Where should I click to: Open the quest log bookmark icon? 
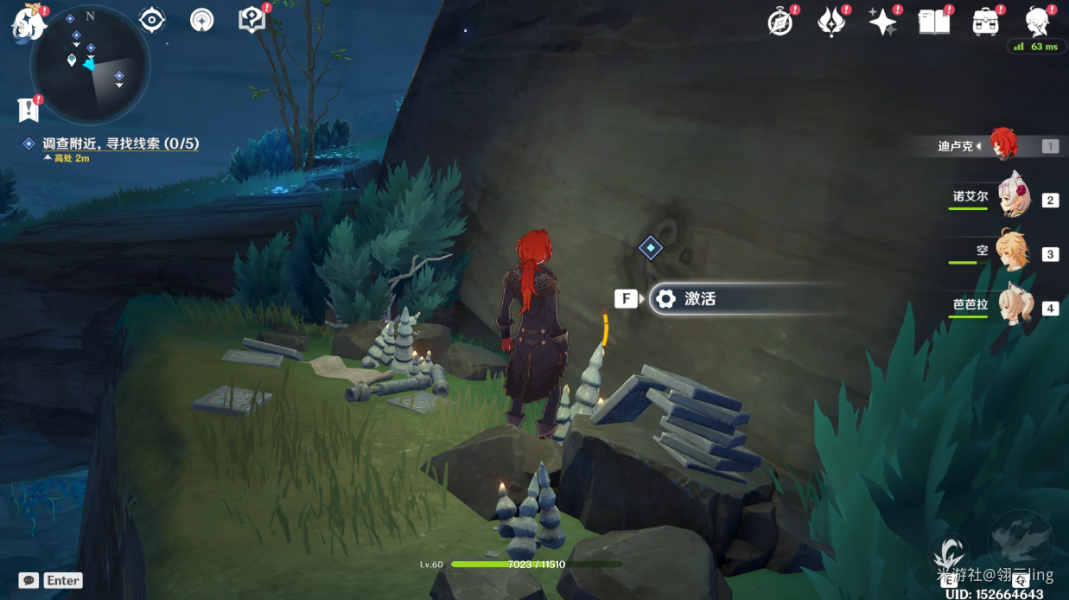click(x=27, y=108)
